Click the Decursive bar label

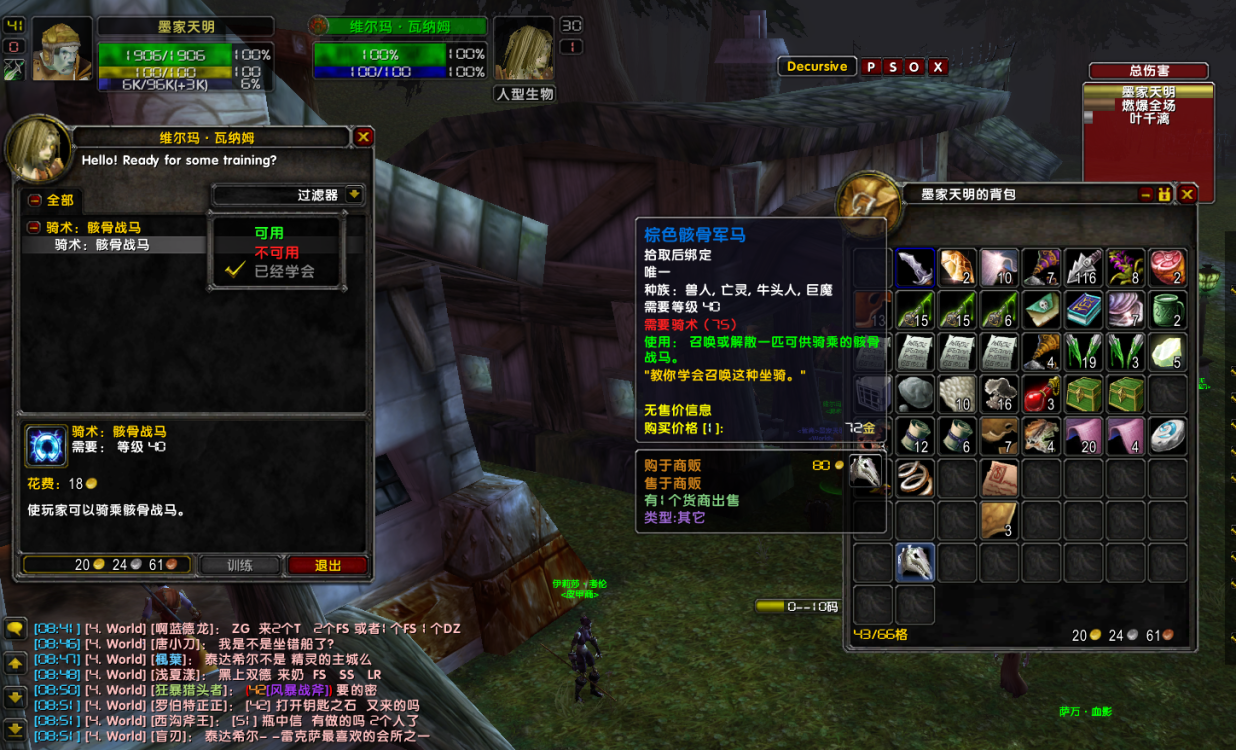(817, 67)
